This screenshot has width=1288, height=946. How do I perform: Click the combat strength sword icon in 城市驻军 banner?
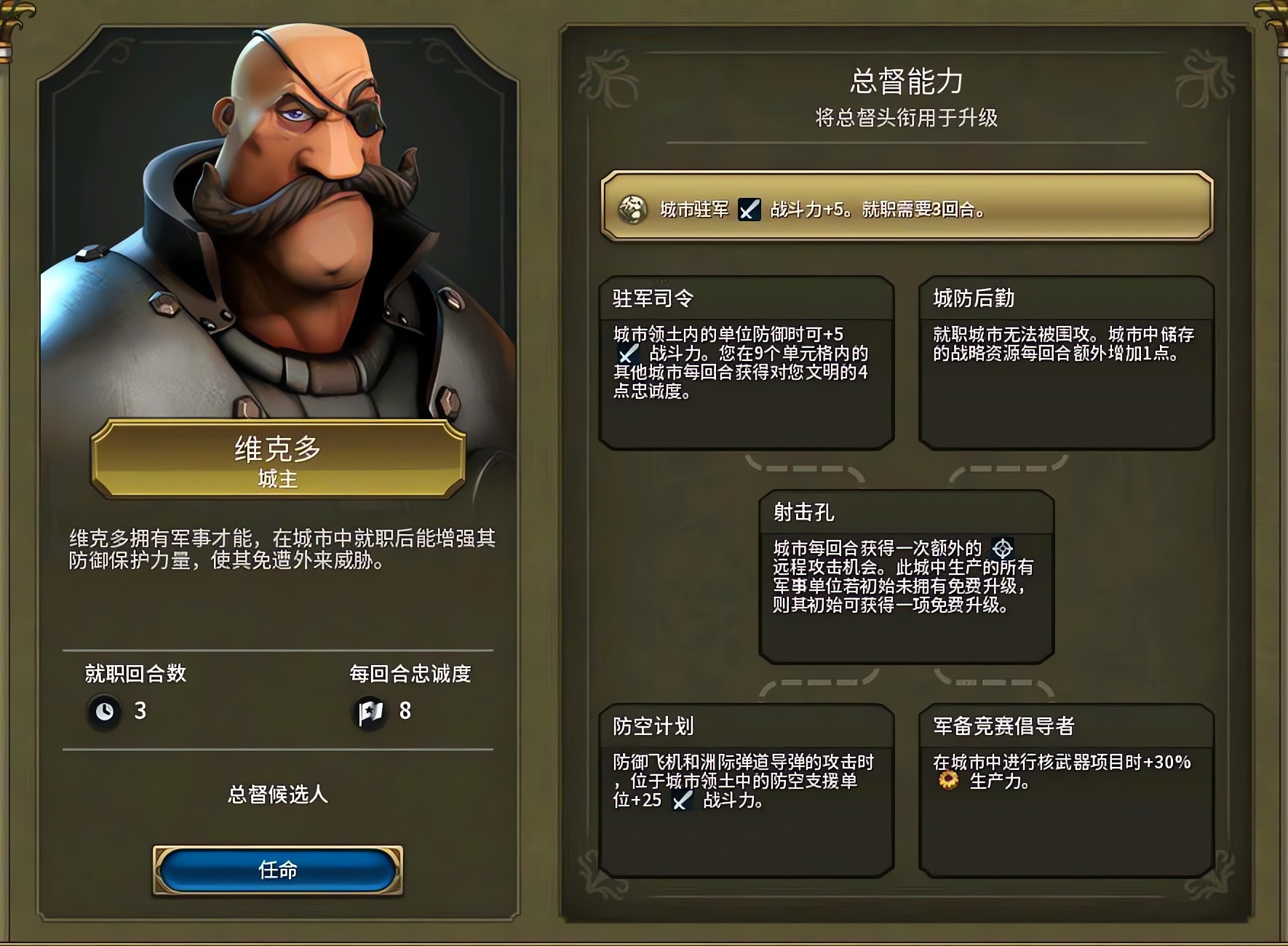click(750, 210)
